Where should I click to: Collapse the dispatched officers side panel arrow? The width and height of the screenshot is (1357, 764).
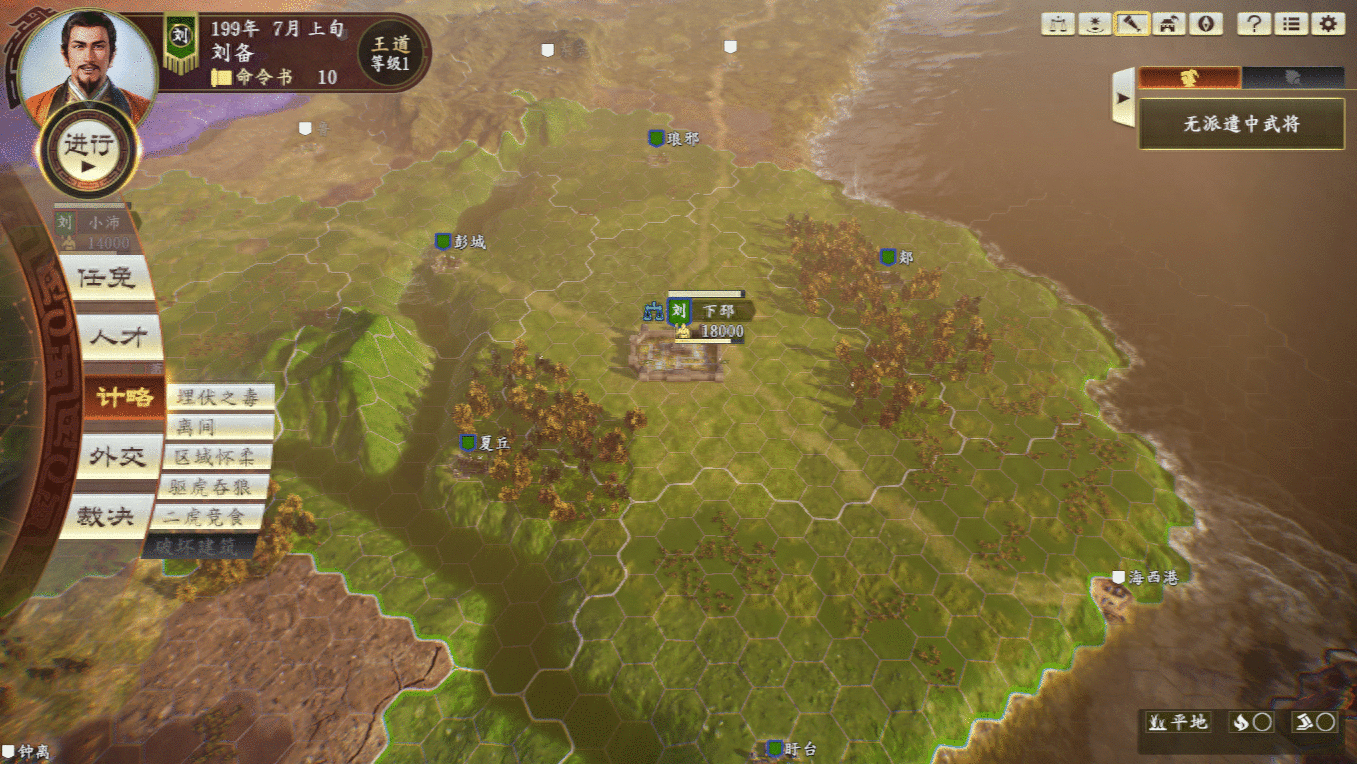pyautogui.click(x=1123, y=98)
